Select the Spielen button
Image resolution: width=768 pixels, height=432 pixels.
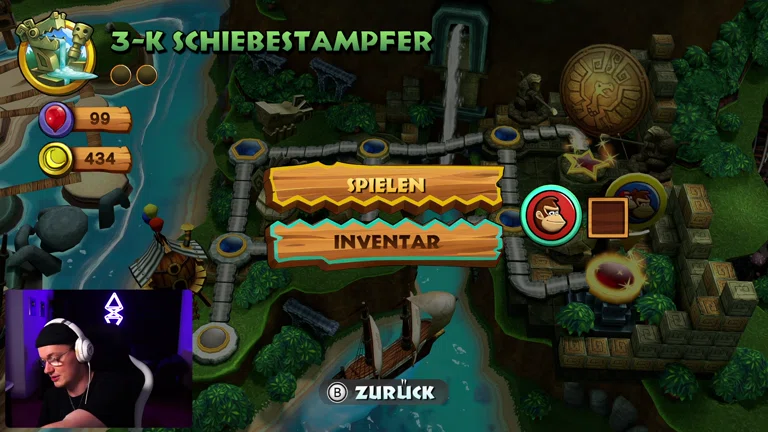tap(385, 186)
